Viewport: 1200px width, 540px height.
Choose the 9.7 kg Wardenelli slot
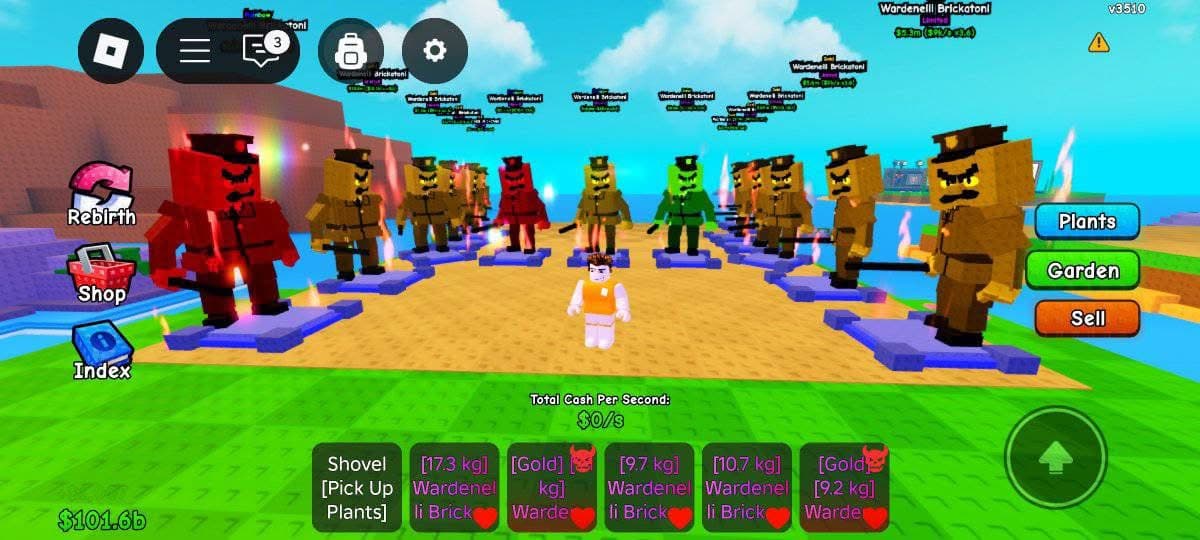click(649, 488)
